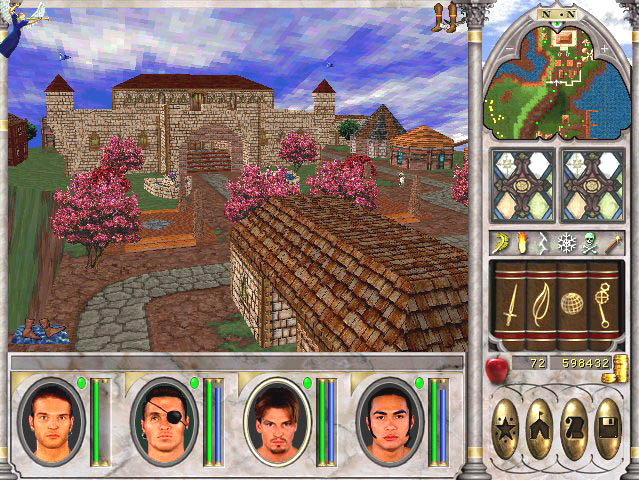Viewport: 639px width, 480px height.
Task: Open the scroll quick reference button
Action: click(574, 430)
